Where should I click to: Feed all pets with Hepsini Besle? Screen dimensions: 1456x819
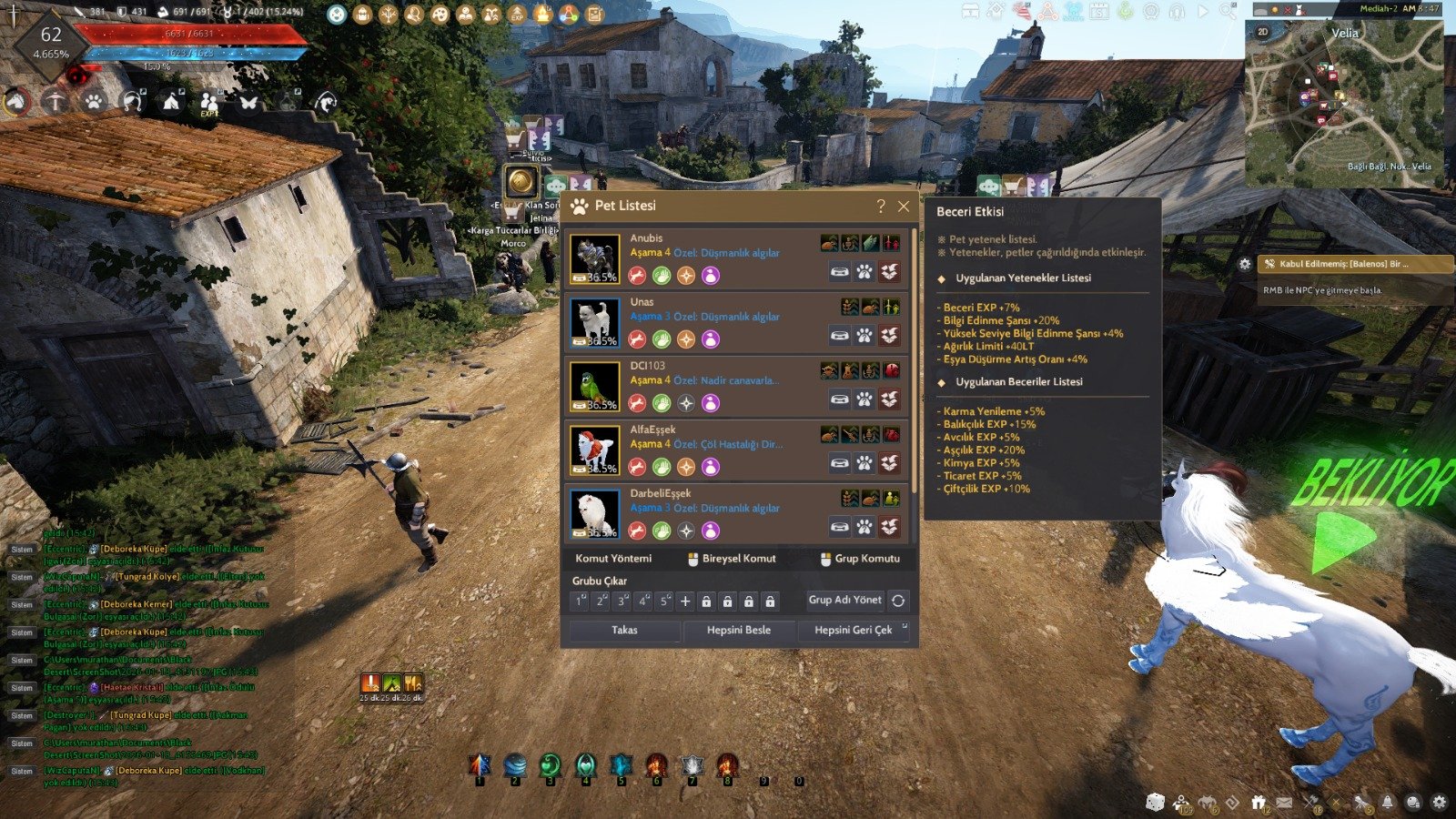point(738,630)
